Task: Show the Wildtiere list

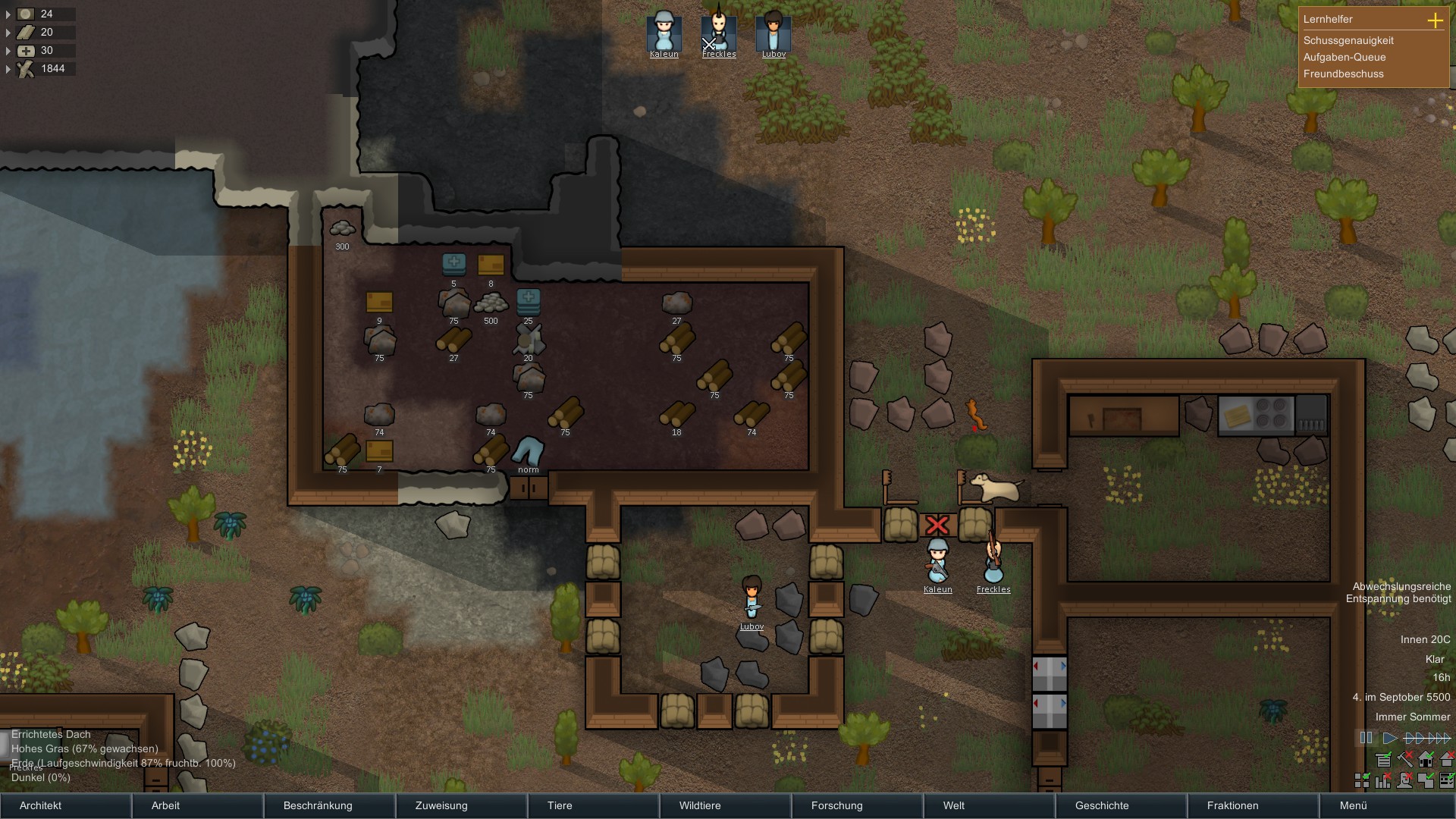Action: coord(725,805)
